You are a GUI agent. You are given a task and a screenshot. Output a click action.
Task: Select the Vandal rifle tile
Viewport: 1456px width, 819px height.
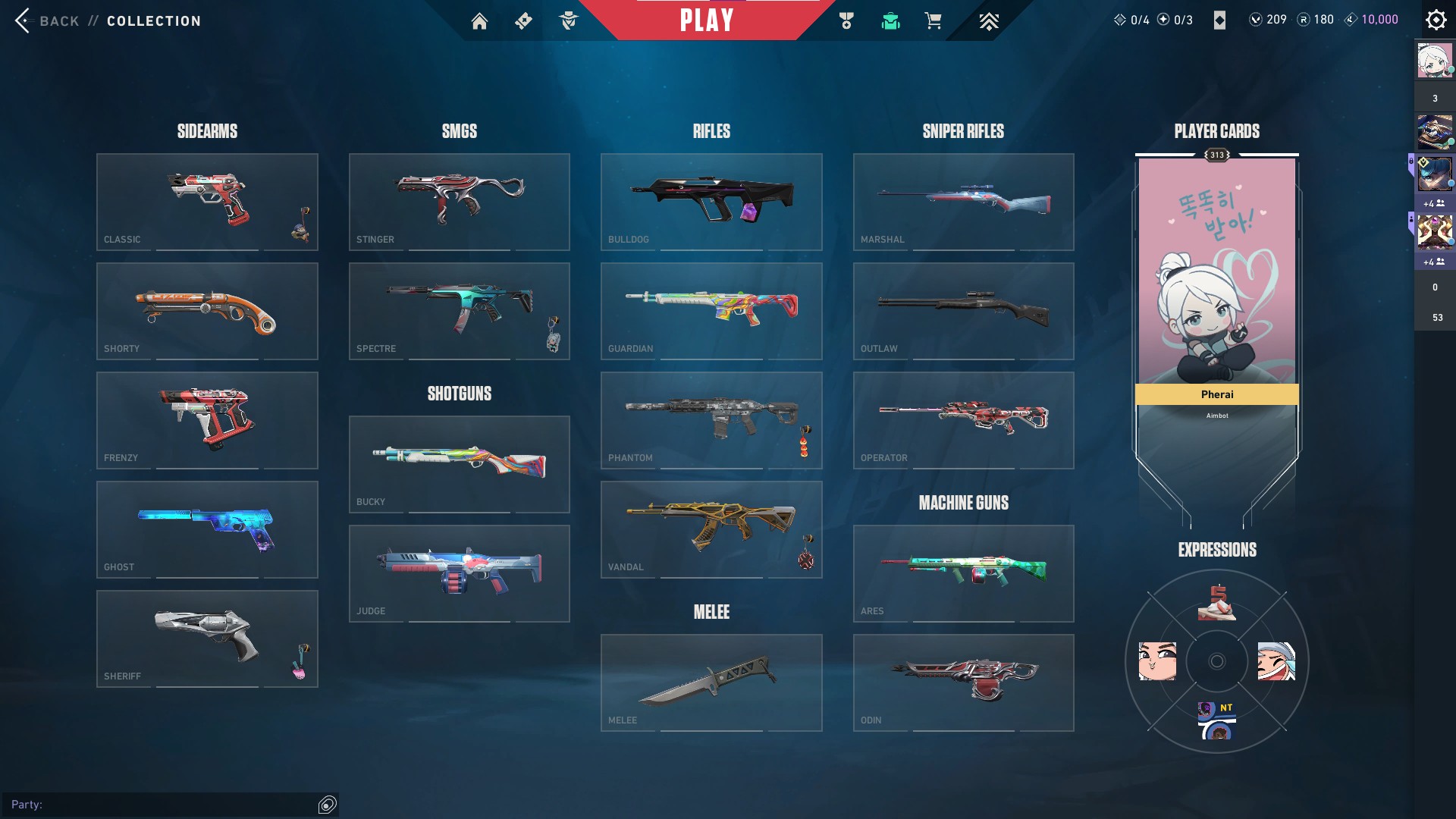(x=711, y=529)
